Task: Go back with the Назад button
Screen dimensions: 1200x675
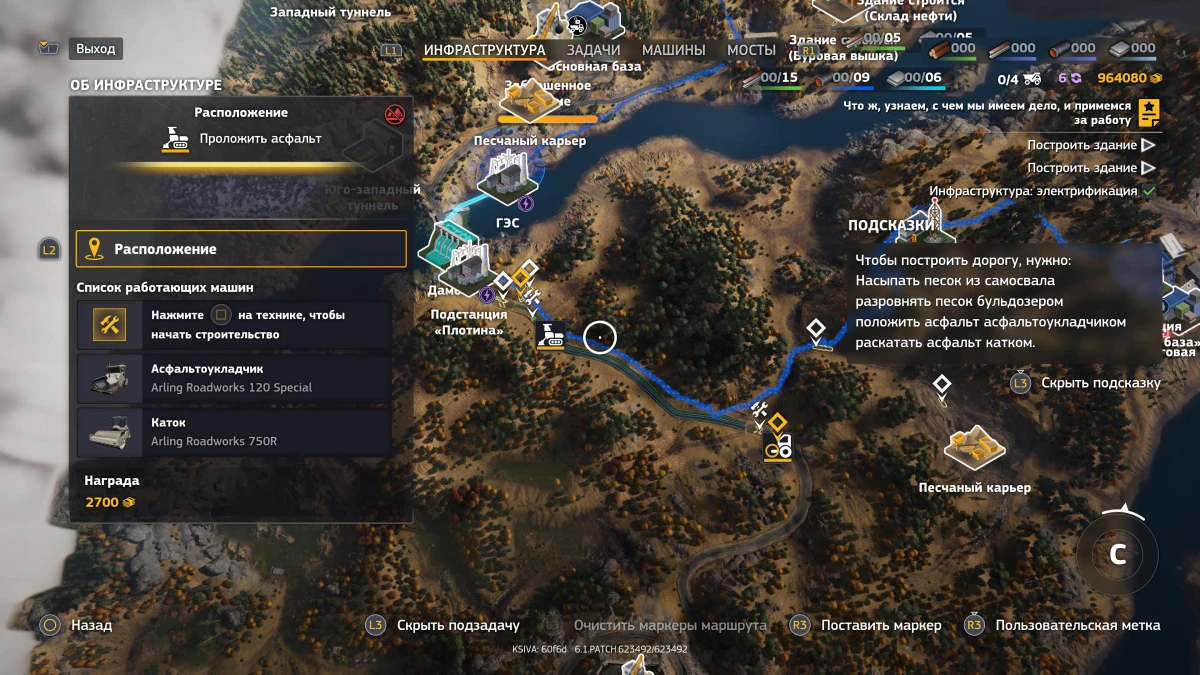Action: (90, 625)
